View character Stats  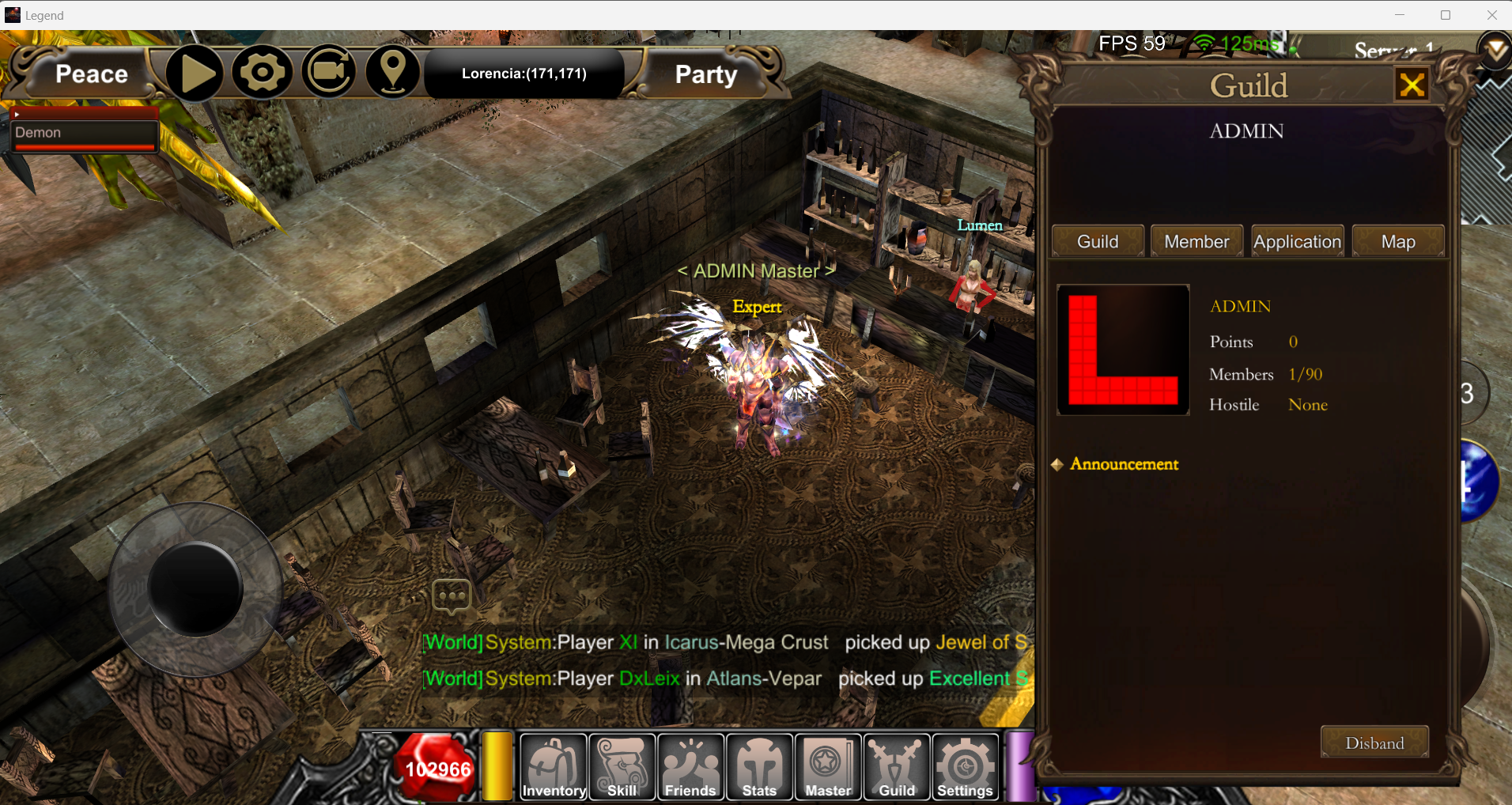(759, 767)
